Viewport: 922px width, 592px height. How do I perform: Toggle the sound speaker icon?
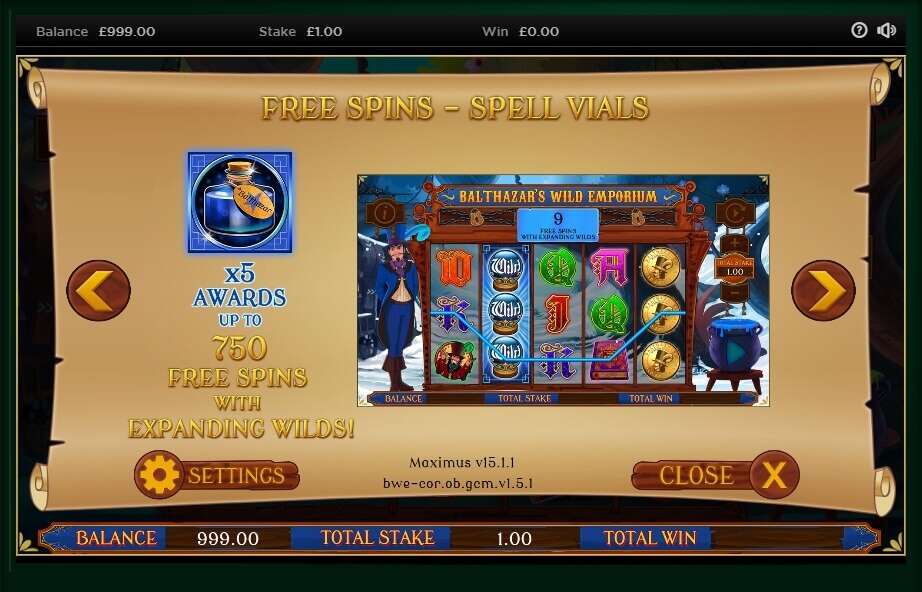click(x=886, y=31)
